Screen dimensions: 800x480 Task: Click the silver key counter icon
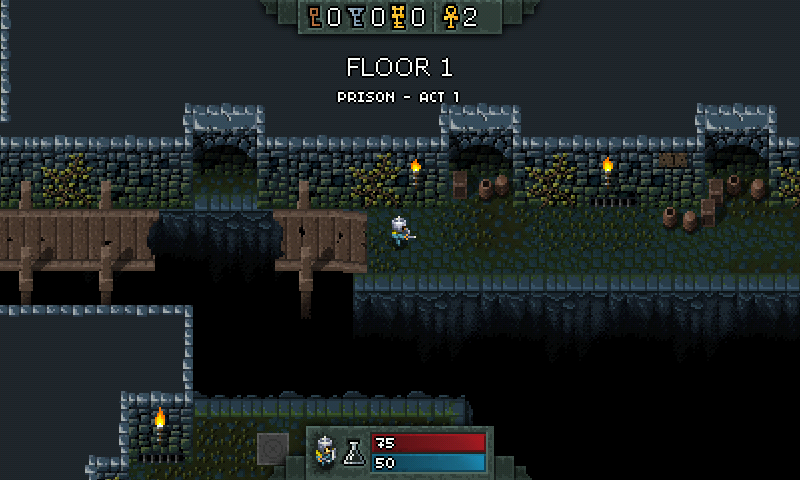click(358, 17)
